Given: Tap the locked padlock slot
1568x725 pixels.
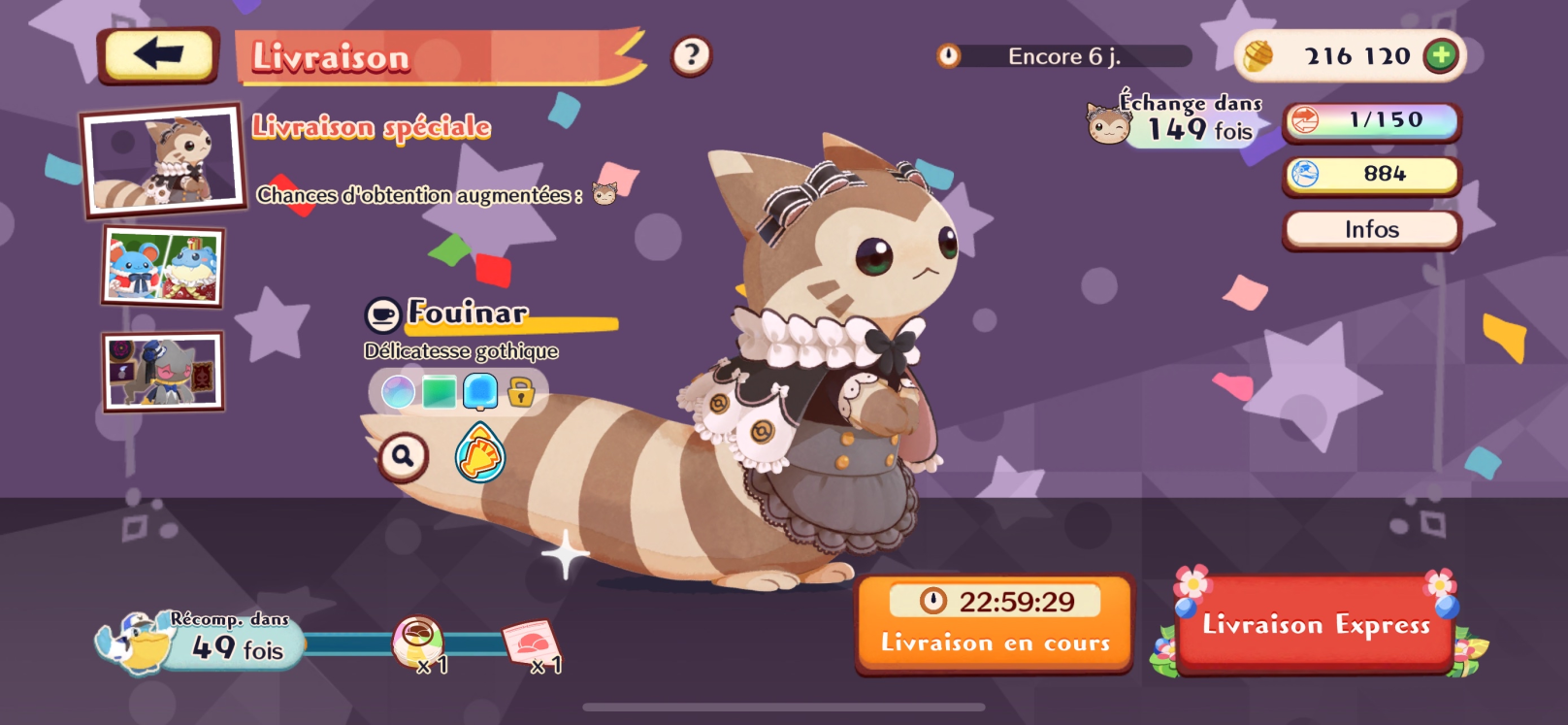Looking at the screenshot, I should point(521,393).
